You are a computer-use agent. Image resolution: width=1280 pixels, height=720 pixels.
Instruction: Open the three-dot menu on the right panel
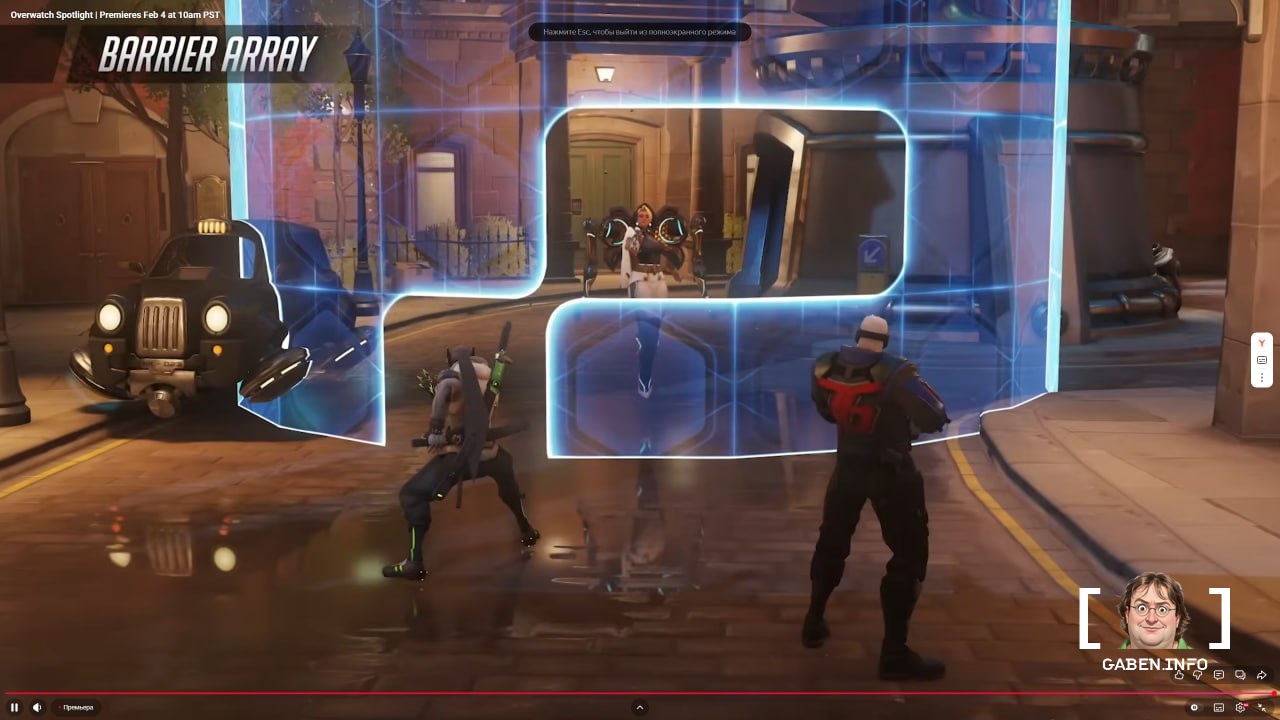(x=1262, y=377)
